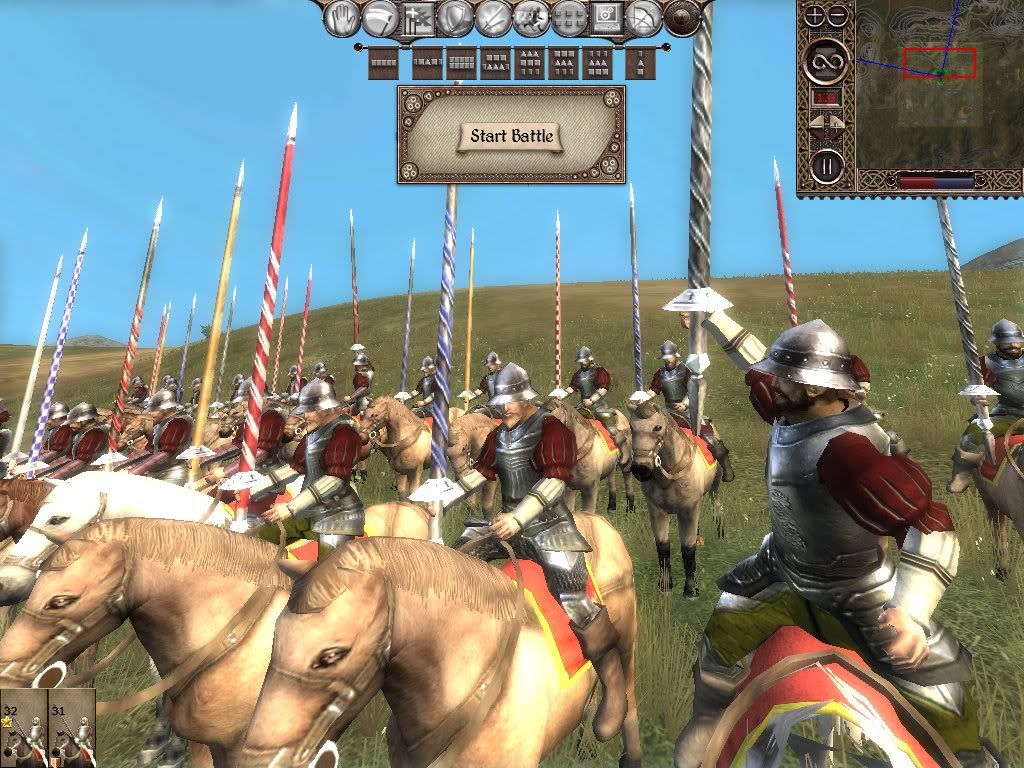Click the raised hand halt button
This screenshot has height=768, width=1024.
click(x=342, y=17)
